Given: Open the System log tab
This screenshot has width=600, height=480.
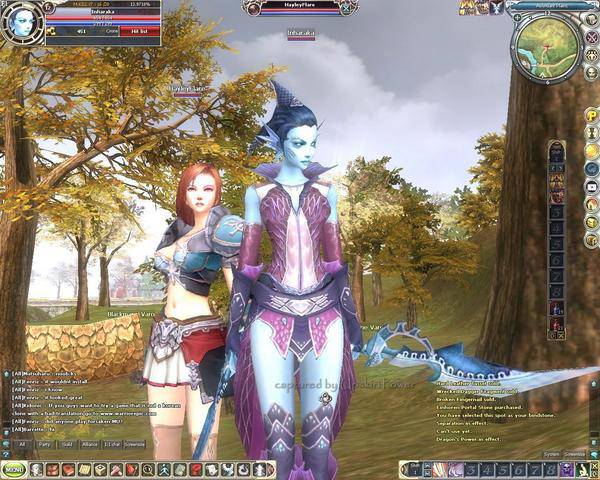Looking at the screenshot, I should click(x=551, y=454).
